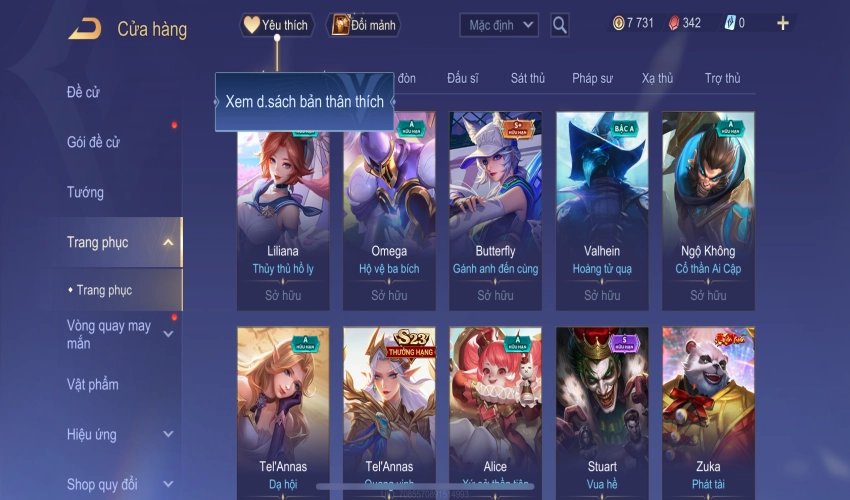Pick the Ngộ Không Cổ thần Ai Cập skin

(x=708, y=208)
